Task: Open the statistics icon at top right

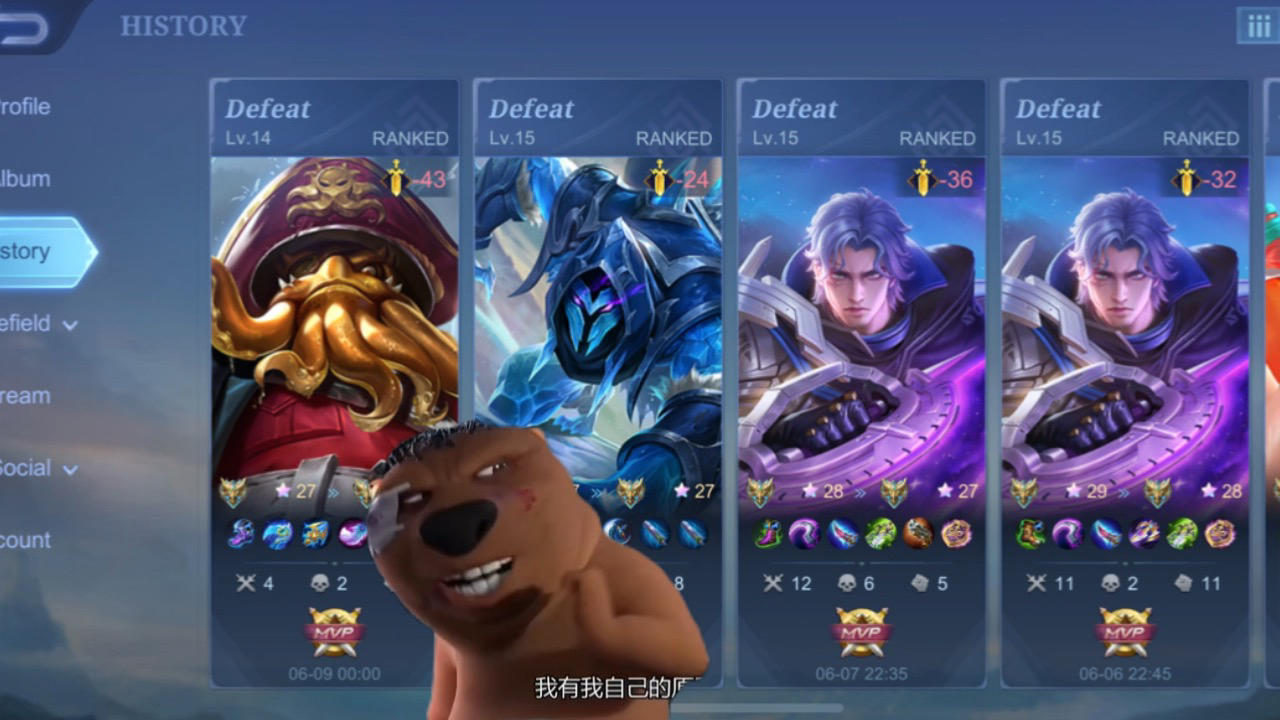Action: [1258, 26]
